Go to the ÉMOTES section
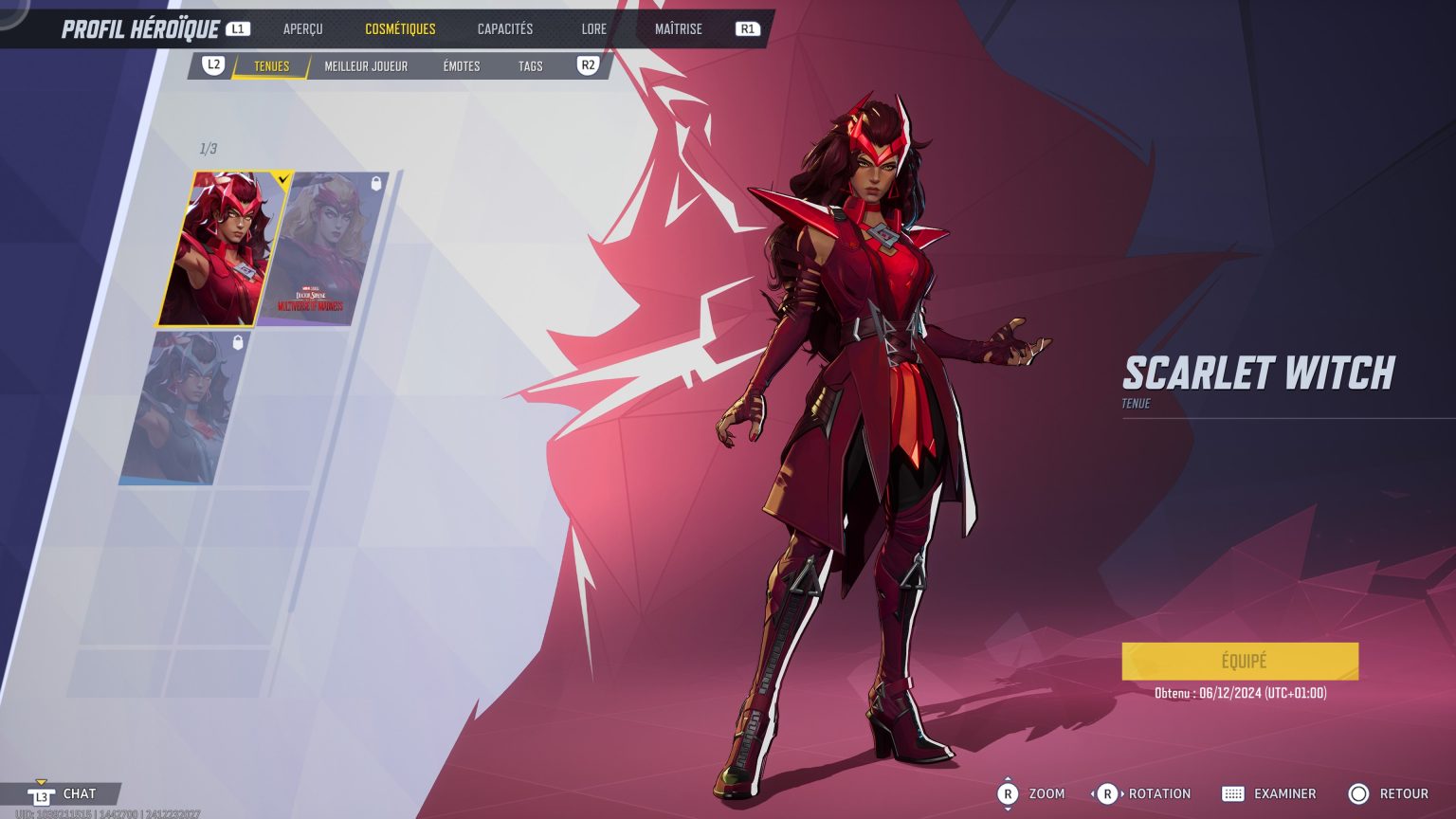 click(x=462, y=66)
